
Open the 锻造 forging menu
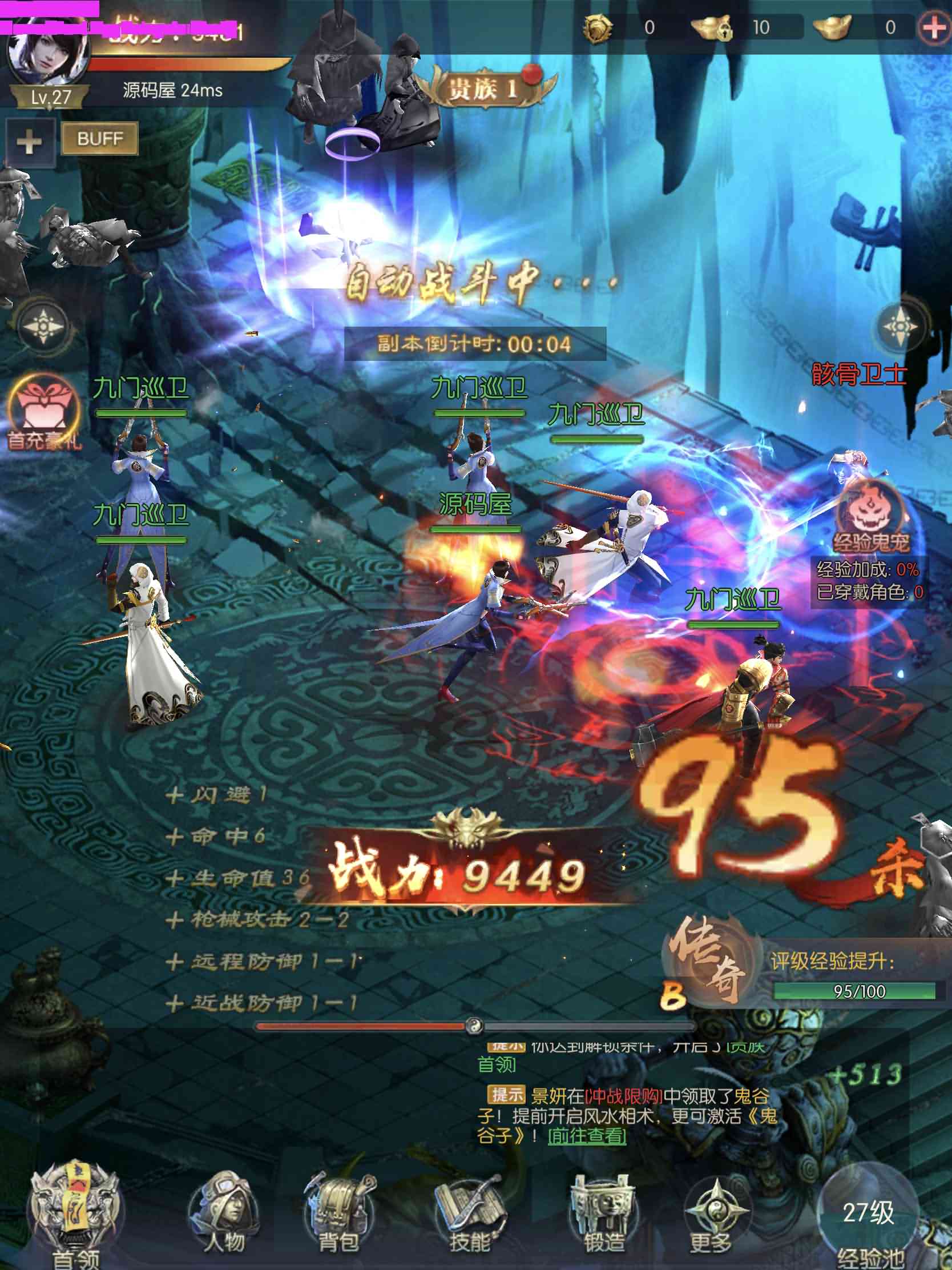coord(603,1214)
